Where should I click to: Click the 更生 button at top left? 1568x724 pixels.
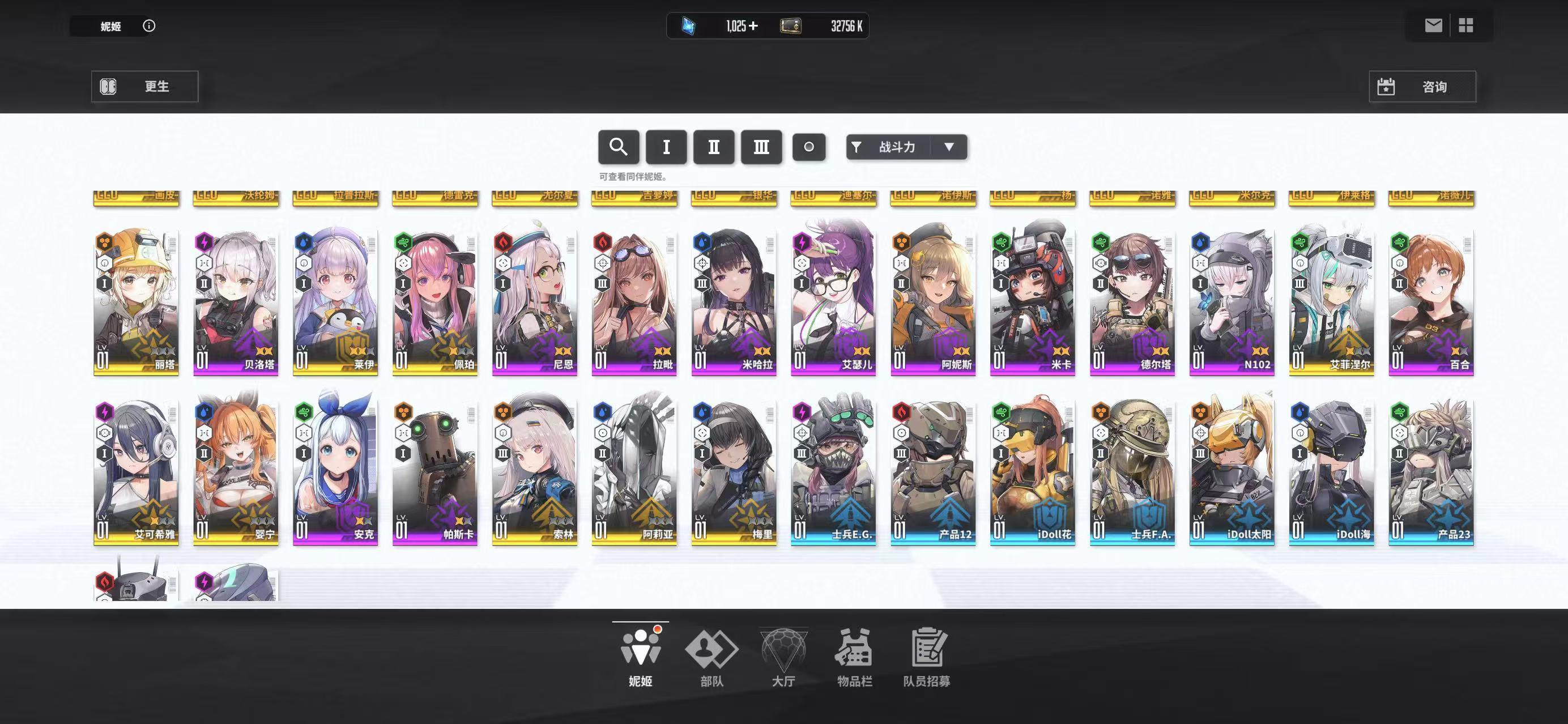click(145, 86)
